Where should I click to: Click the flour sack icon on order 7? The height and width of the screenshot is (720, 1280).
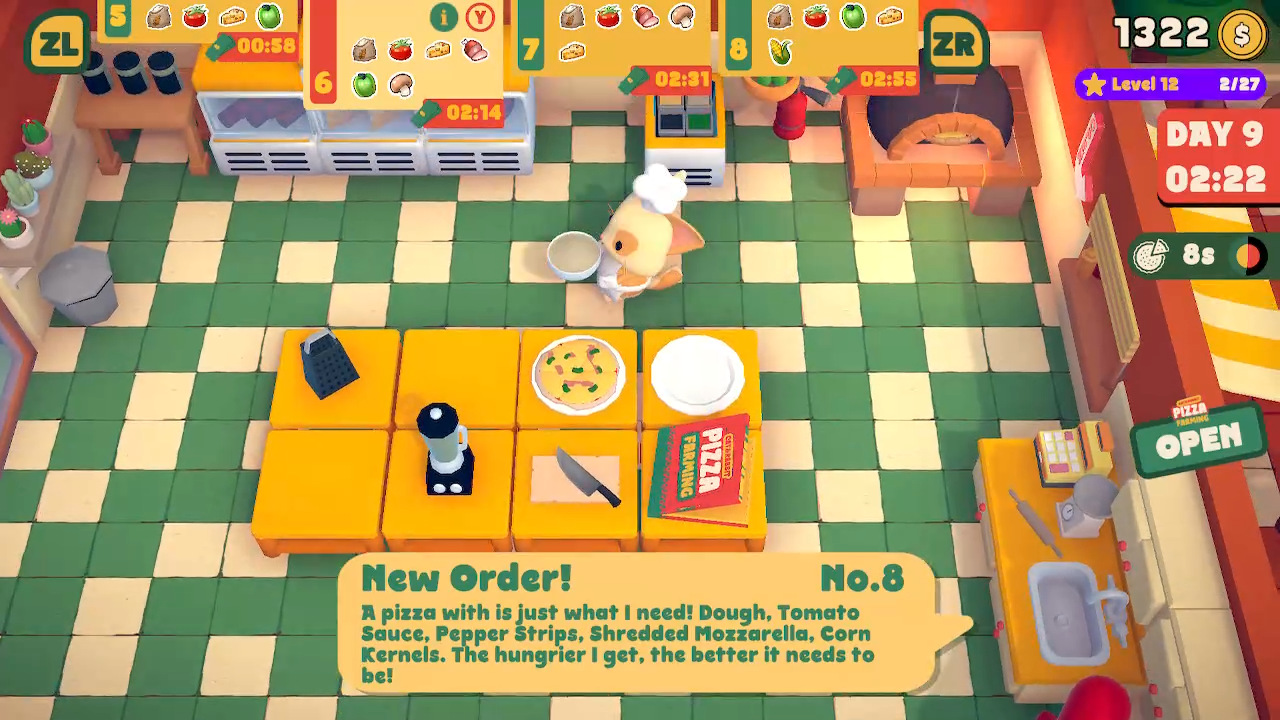coord(571,16)
